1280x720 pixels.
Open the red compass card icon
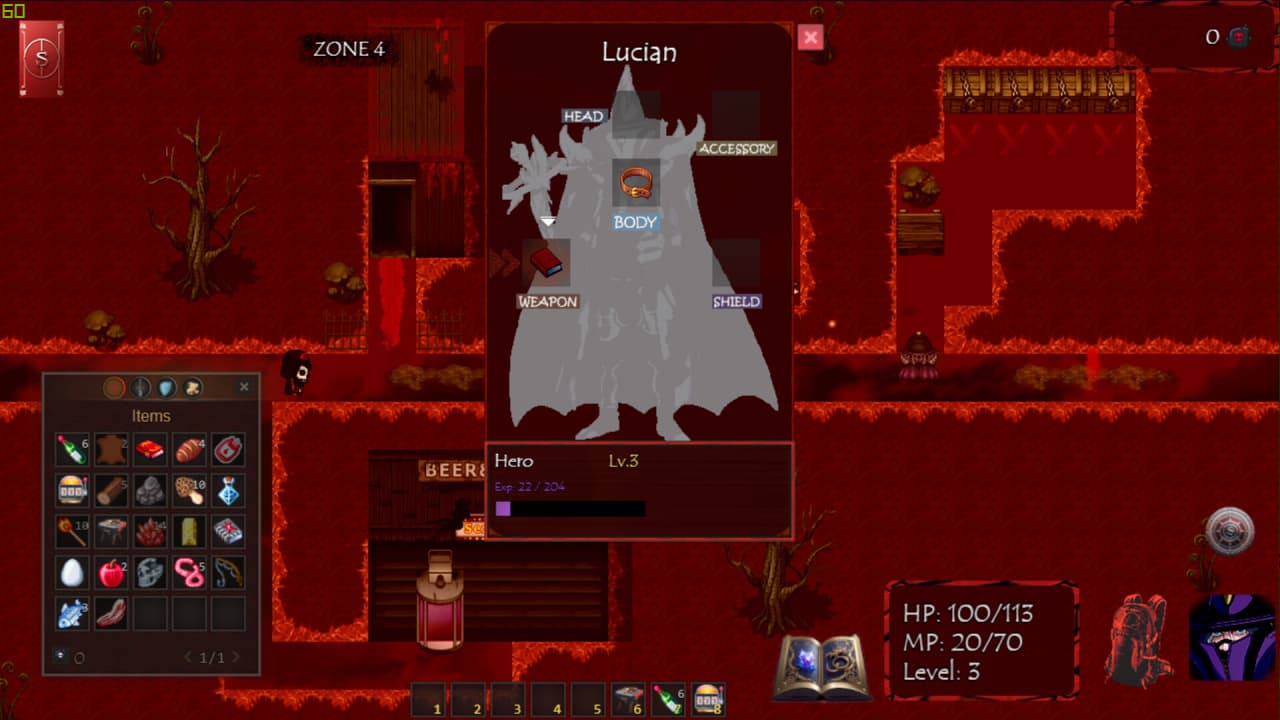(41, 59)
